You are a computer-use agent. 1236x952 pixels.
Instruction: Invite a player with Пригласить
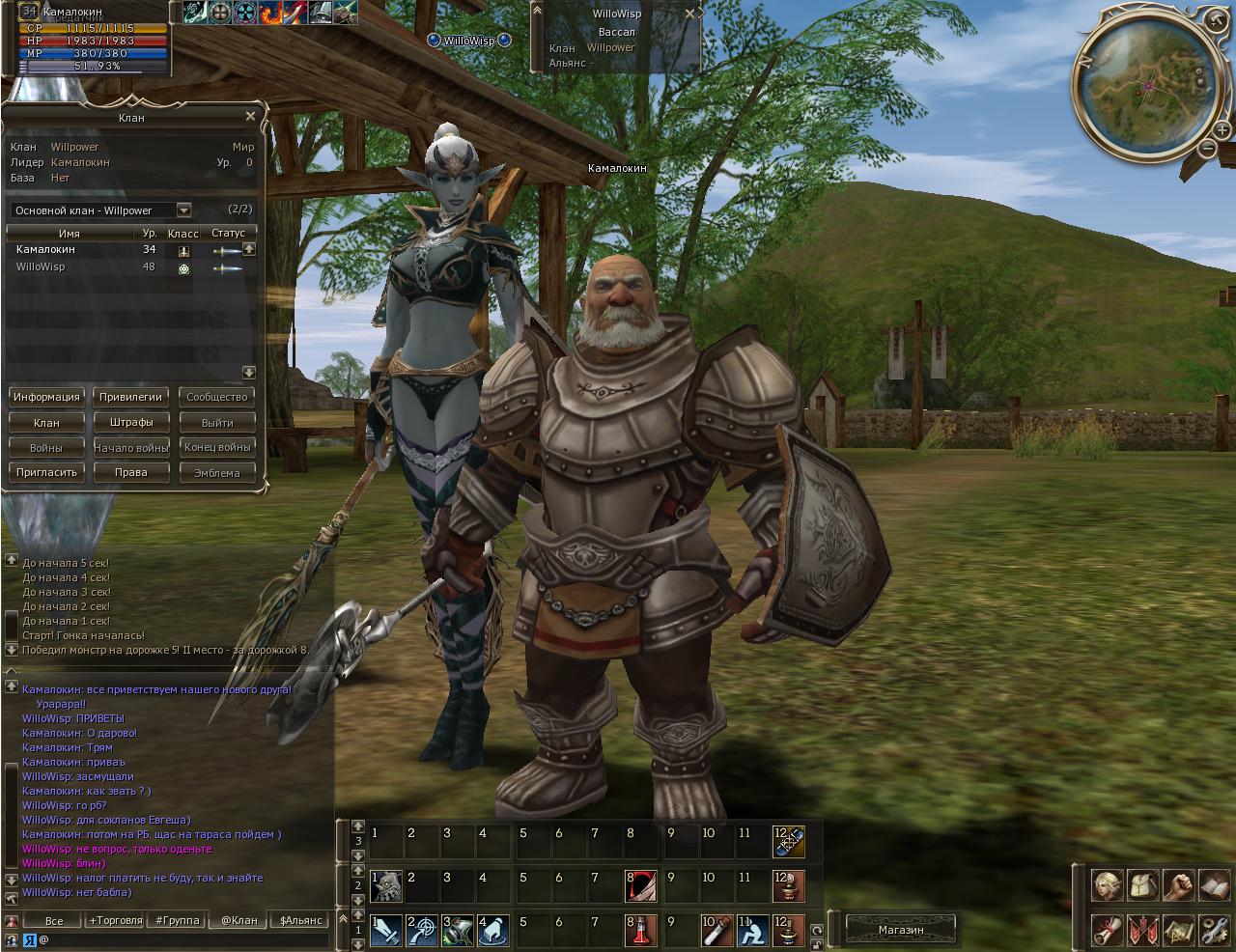[x=46, y=472]
